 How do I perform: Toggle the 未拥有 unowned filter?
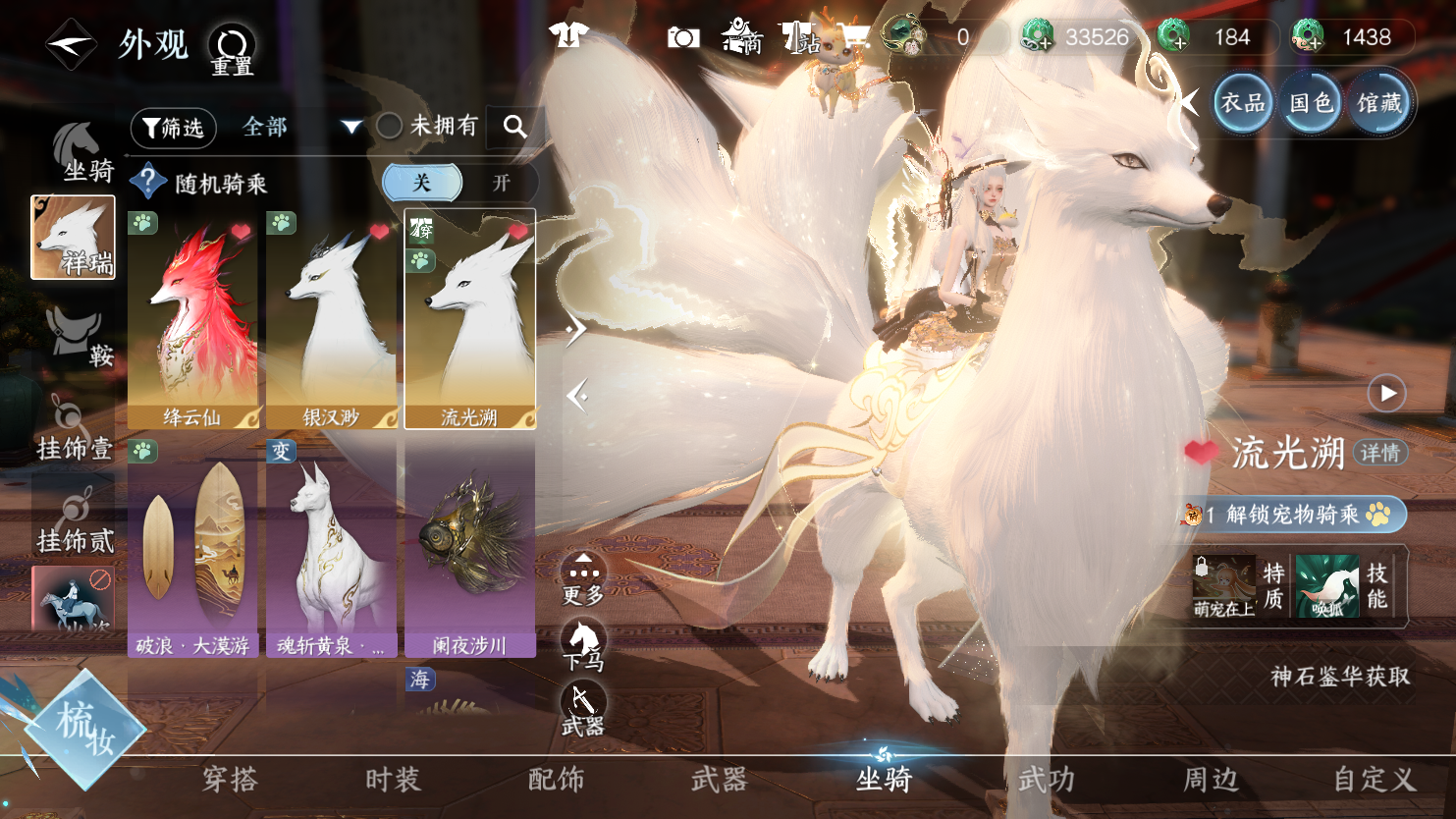click(390, 126)
